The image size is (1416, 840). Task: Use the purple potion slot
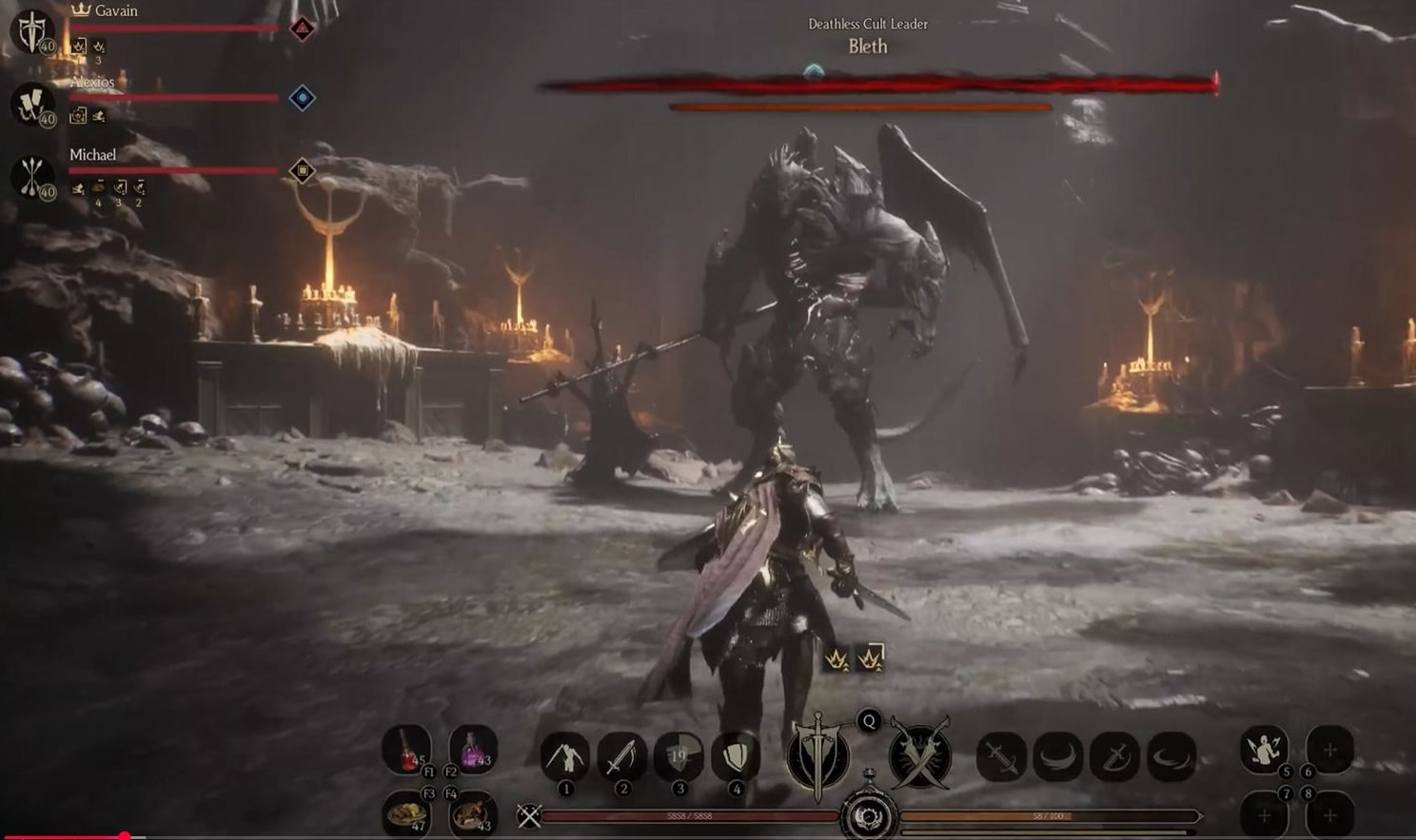[x=472, y=749]
